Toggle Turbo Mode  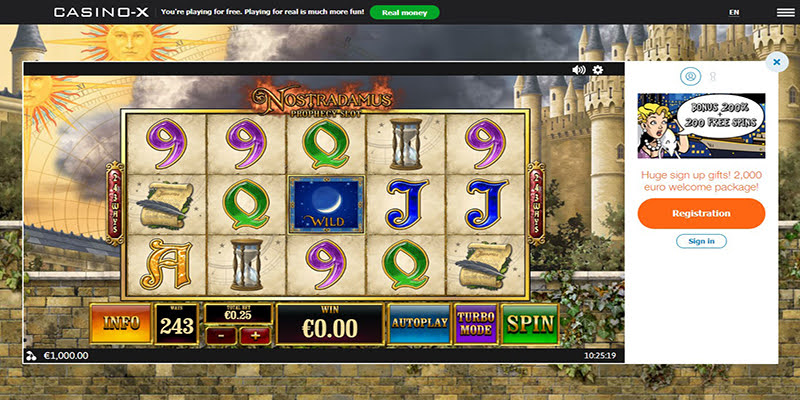pyautogui.click(x=476, y=324)
